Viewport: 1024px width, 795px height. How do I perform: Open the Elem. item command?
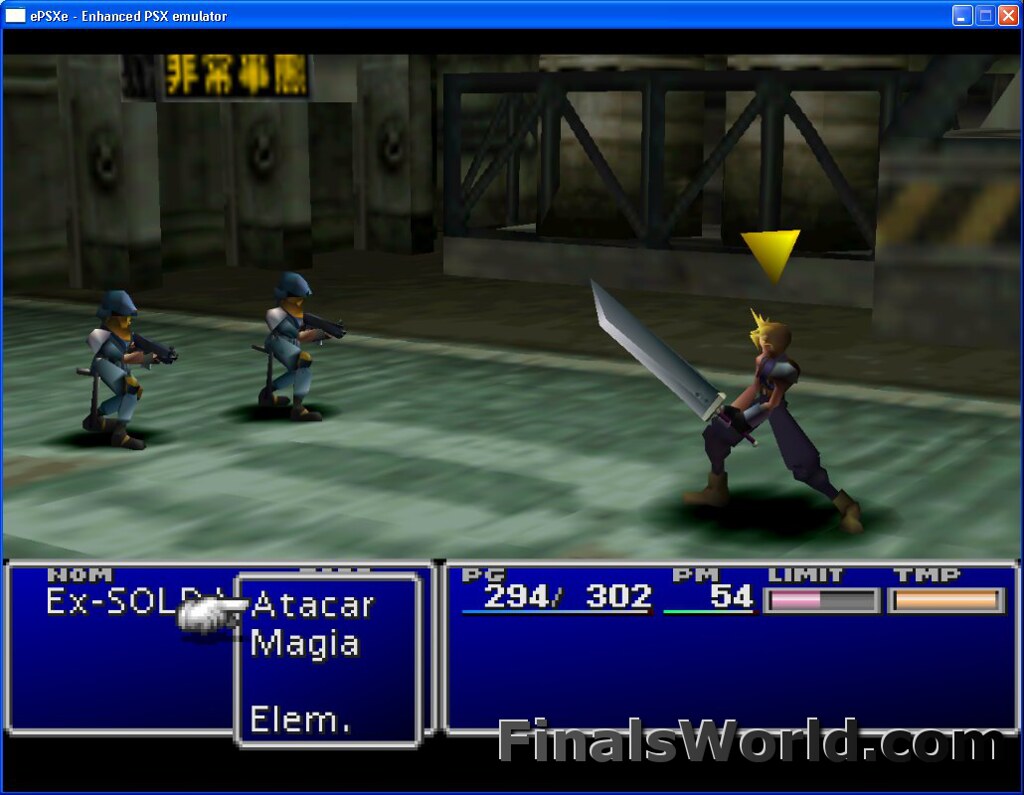click(300, 719)
